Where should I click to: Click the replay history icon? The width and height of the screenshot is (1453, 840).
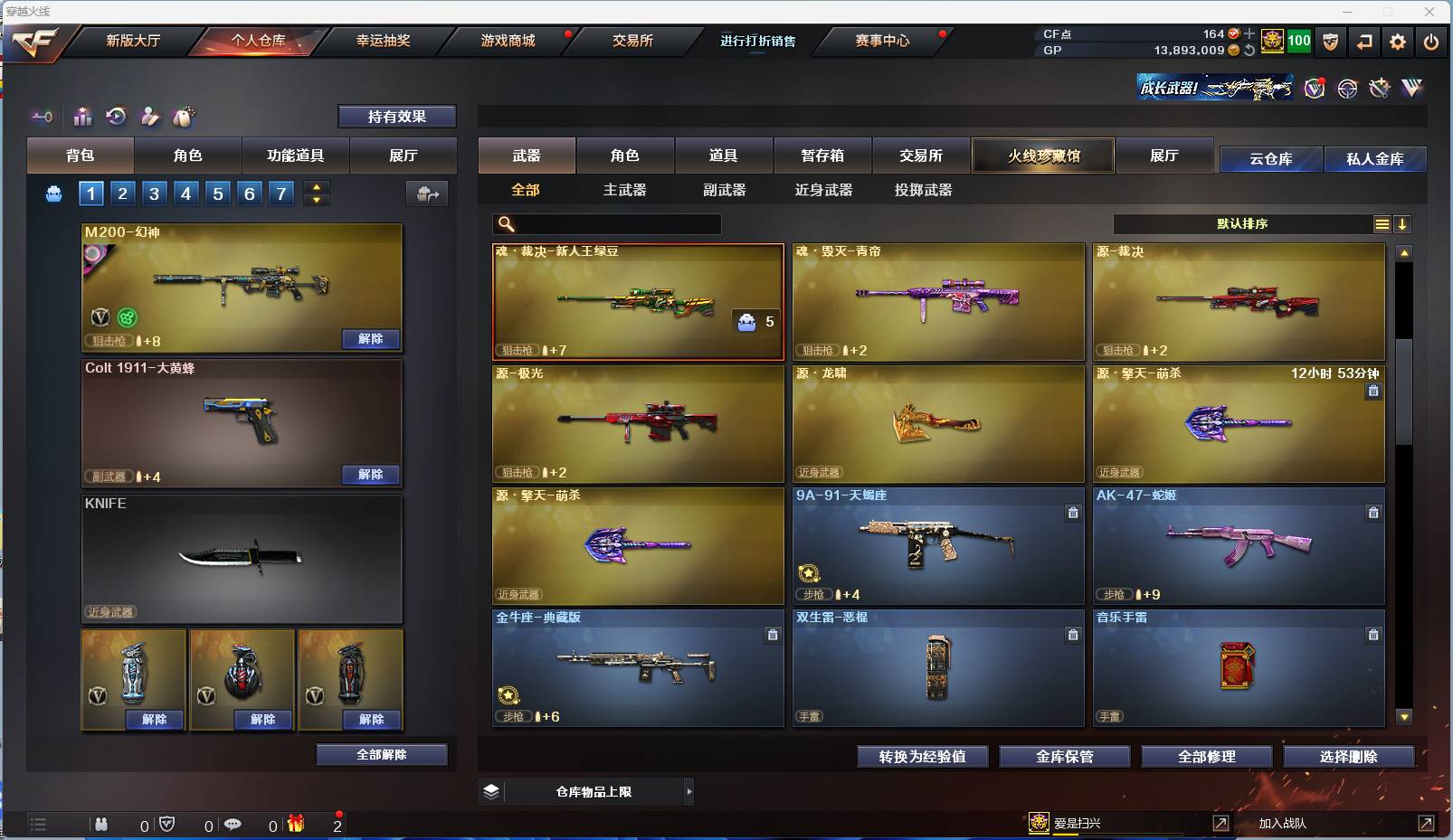(x=117, y=117)
